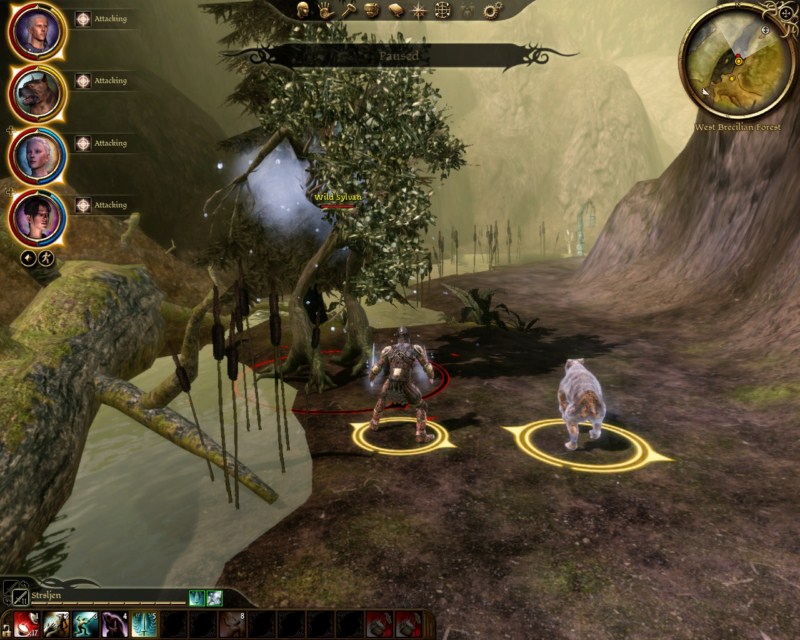Open the journal book icon
Image resolution: width=800 pixels, height=640 pixels.
(x=396, y=10)
